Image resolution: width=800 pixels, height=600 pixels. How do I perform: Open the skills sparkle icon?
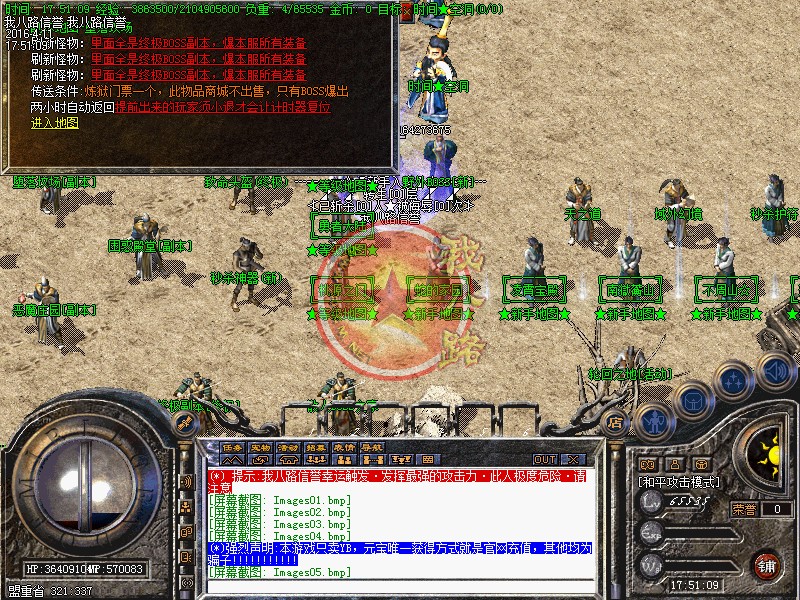tap(734, 381)
